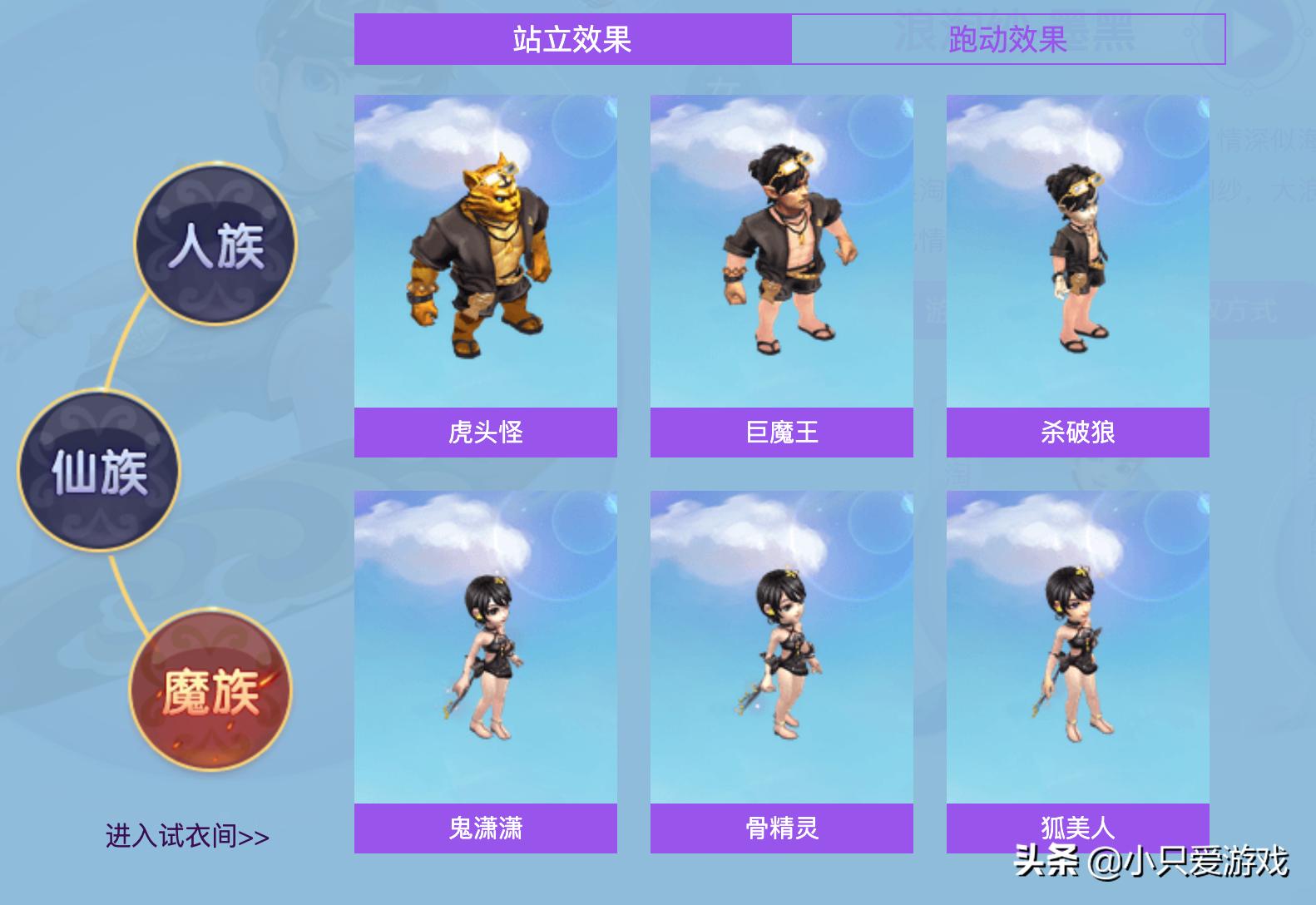Click the 狐美人 name label
1316x905 pixels.
[x=1078, y=828]
